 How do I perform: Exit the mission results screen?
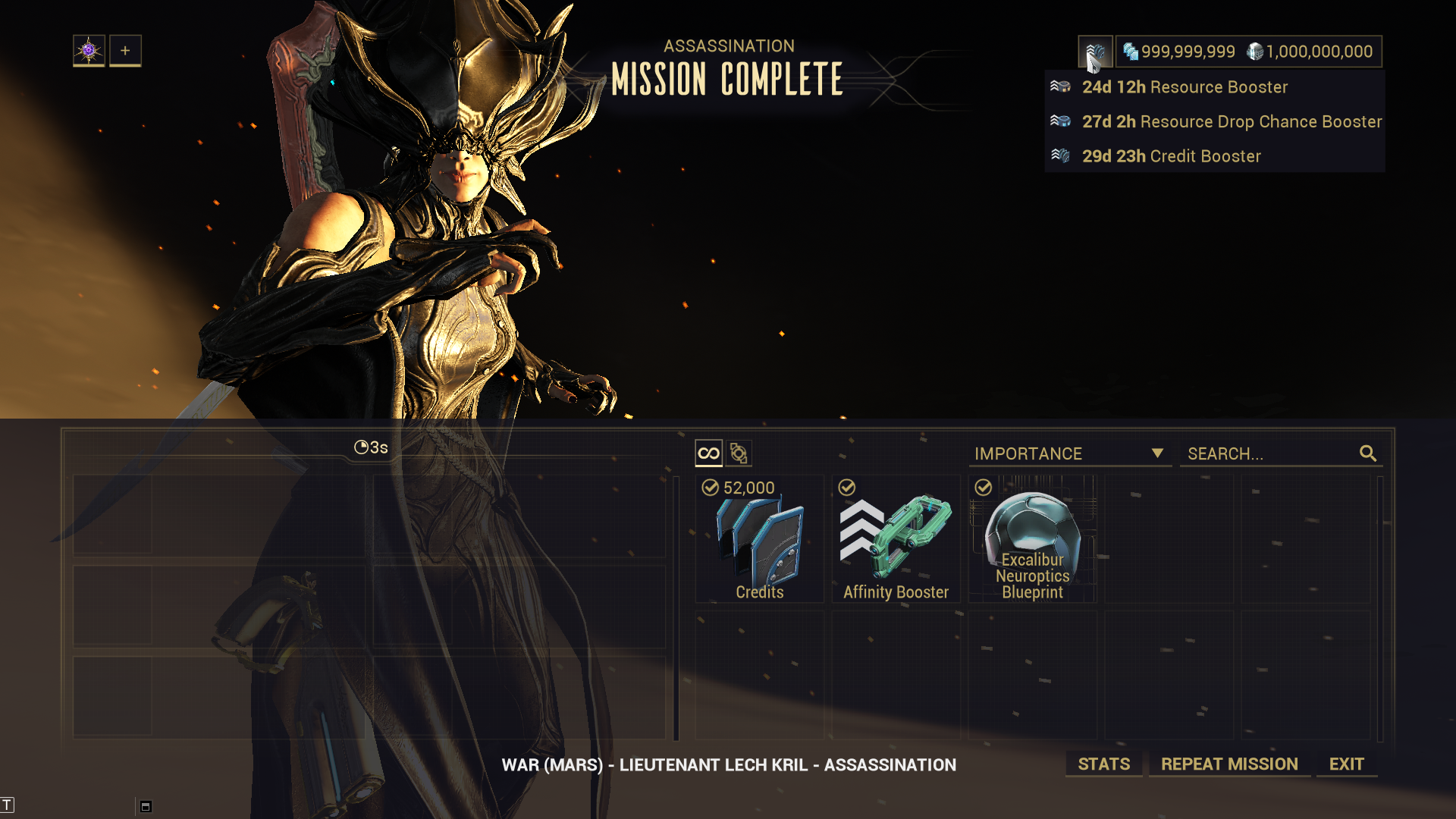(x=1346, y=764)
